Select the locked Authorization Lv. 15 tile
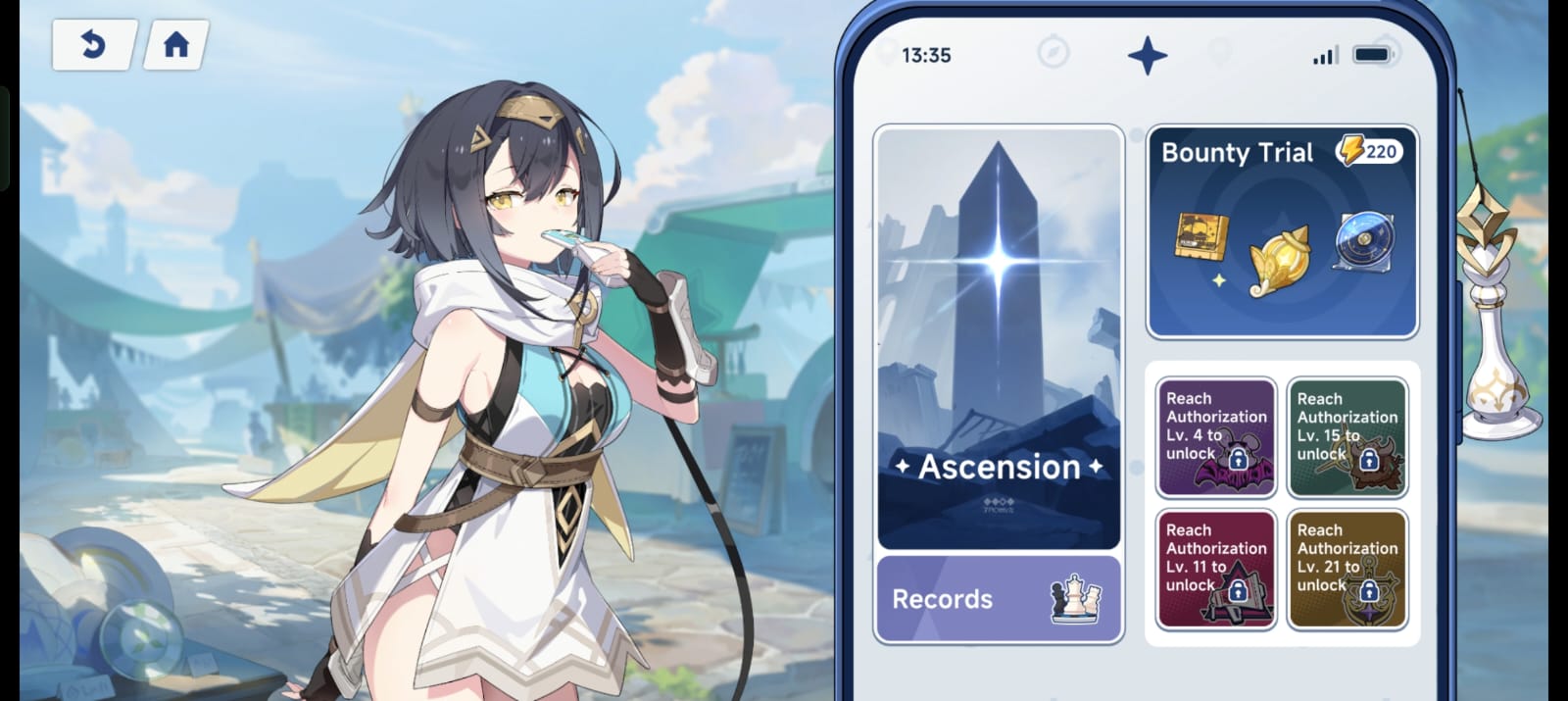Screen dimensions: 1568x701 tap(1347, 437)
